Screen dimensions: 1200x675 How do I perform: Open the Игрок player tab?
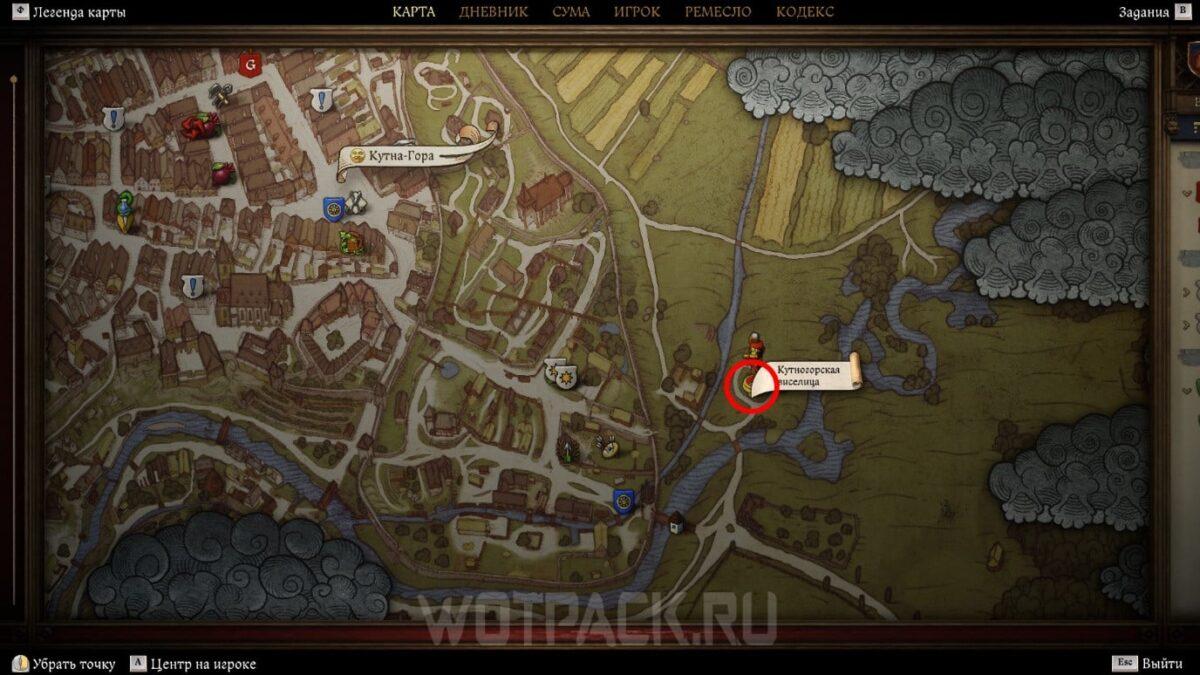click(636, 12)
